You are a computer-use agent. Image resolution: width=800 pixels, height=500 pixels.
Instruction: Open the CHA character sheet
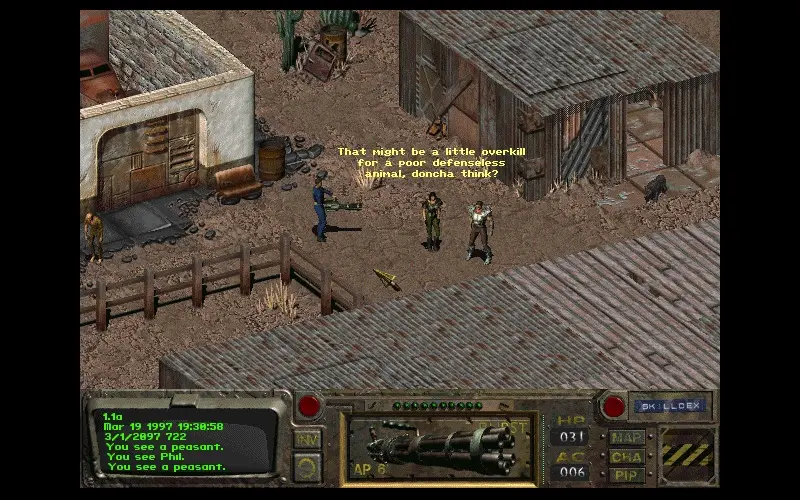point(627,456)
